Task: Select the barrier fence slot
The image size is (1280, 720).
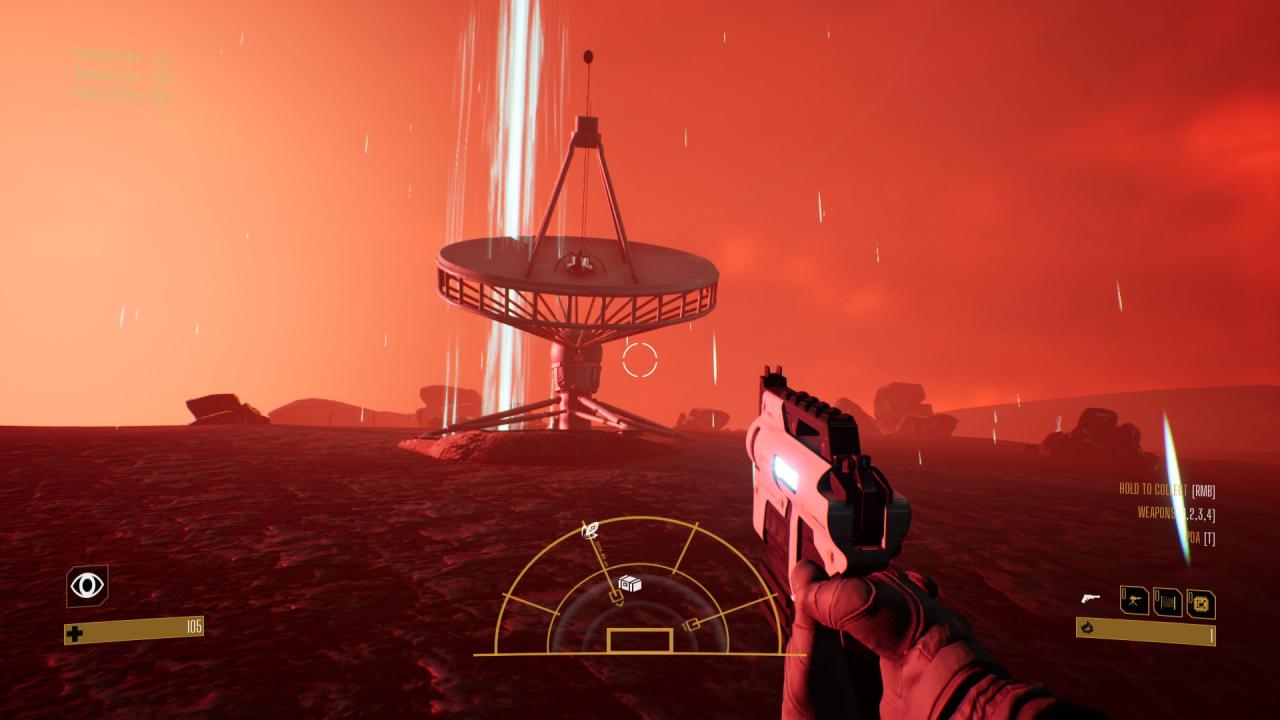Action: (x=1167, y=602)
